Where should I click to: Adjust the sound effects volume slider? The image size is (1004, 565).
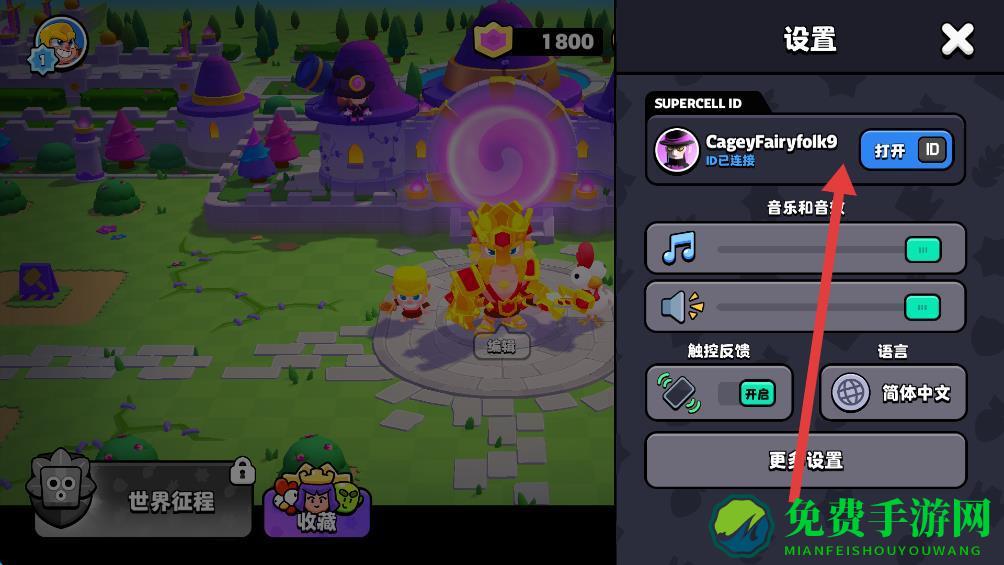[922, 307]
